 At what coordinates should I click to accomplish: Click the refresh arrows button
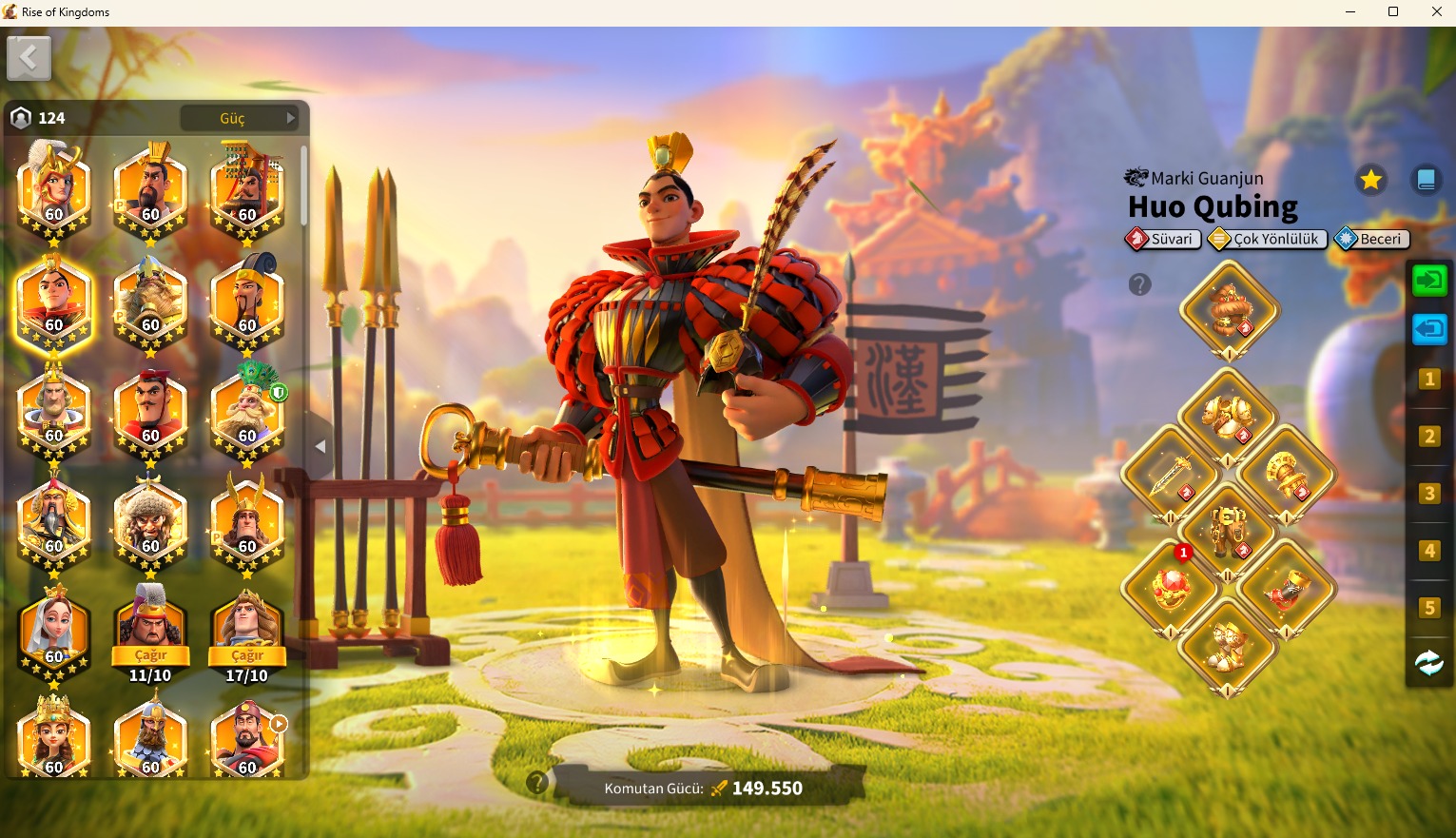pos(1429,663)
